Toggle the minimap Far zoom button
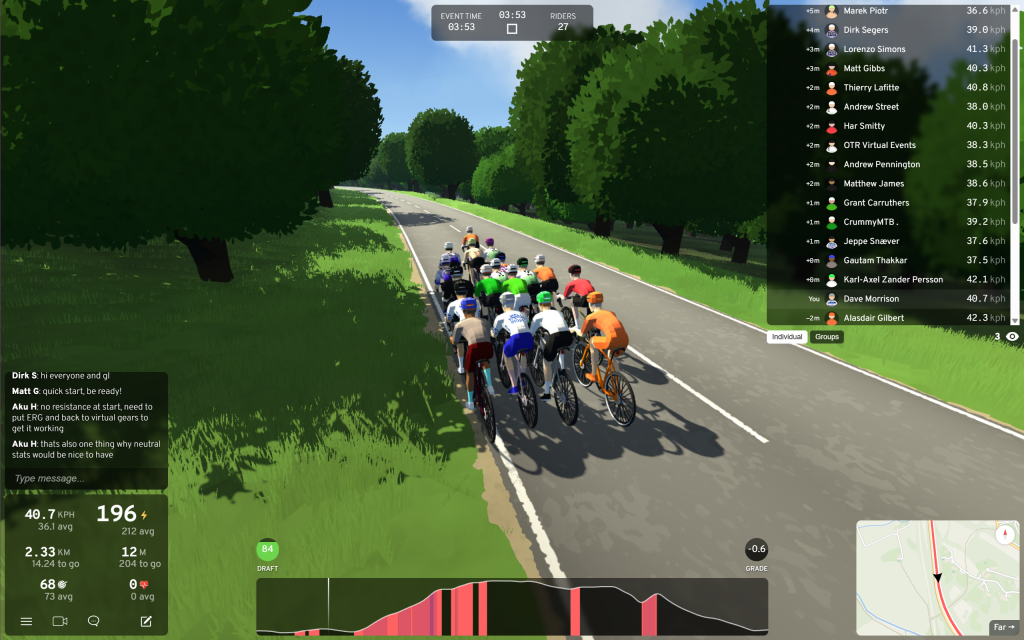The width and height of the screenshot is (1024, 640). 1001,627
